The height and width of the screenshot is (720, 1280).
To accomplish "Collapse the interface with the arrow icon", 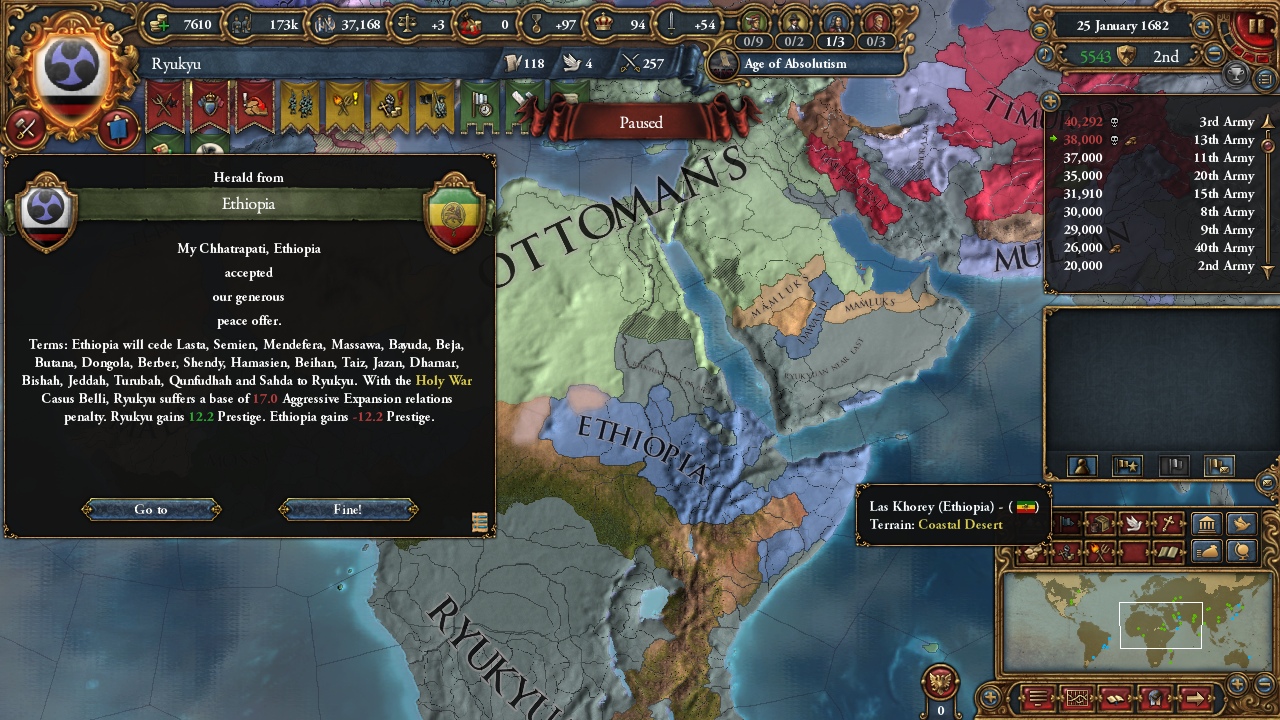I will pos(1196,697).
